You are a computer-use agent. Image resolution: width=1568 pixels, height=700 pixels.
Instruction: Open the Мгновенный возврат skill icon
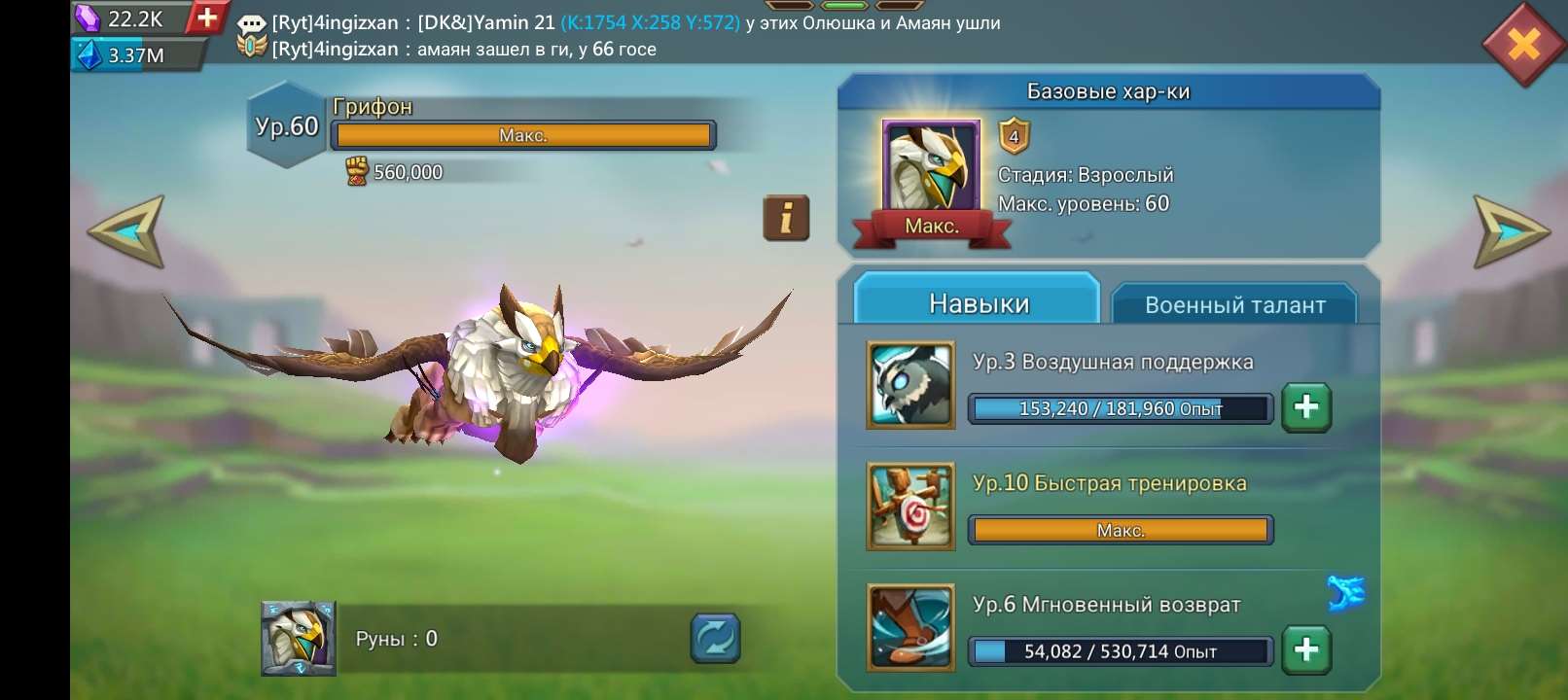(910, 626)
